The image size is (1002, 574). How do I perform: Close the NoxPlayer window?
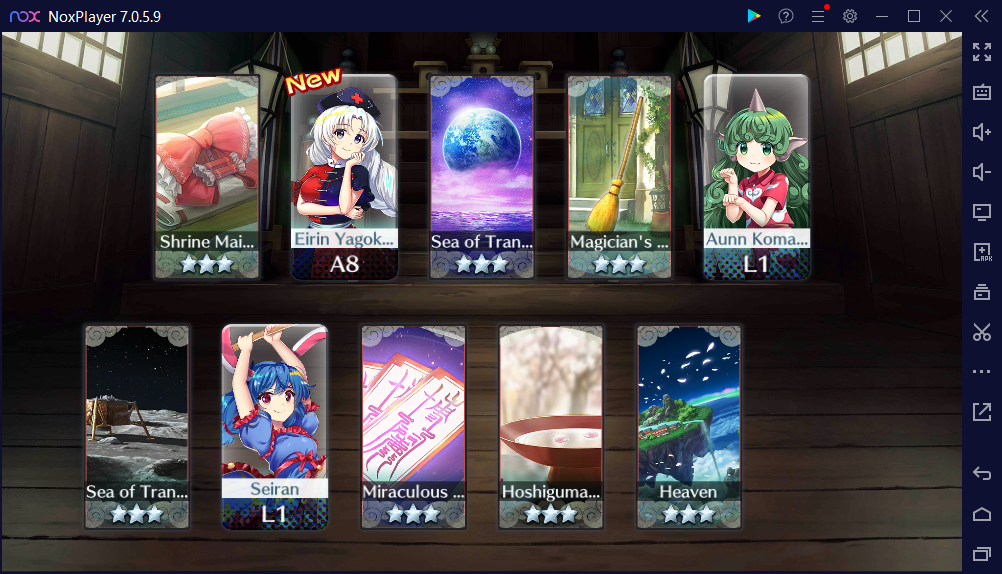coord(946,16)
